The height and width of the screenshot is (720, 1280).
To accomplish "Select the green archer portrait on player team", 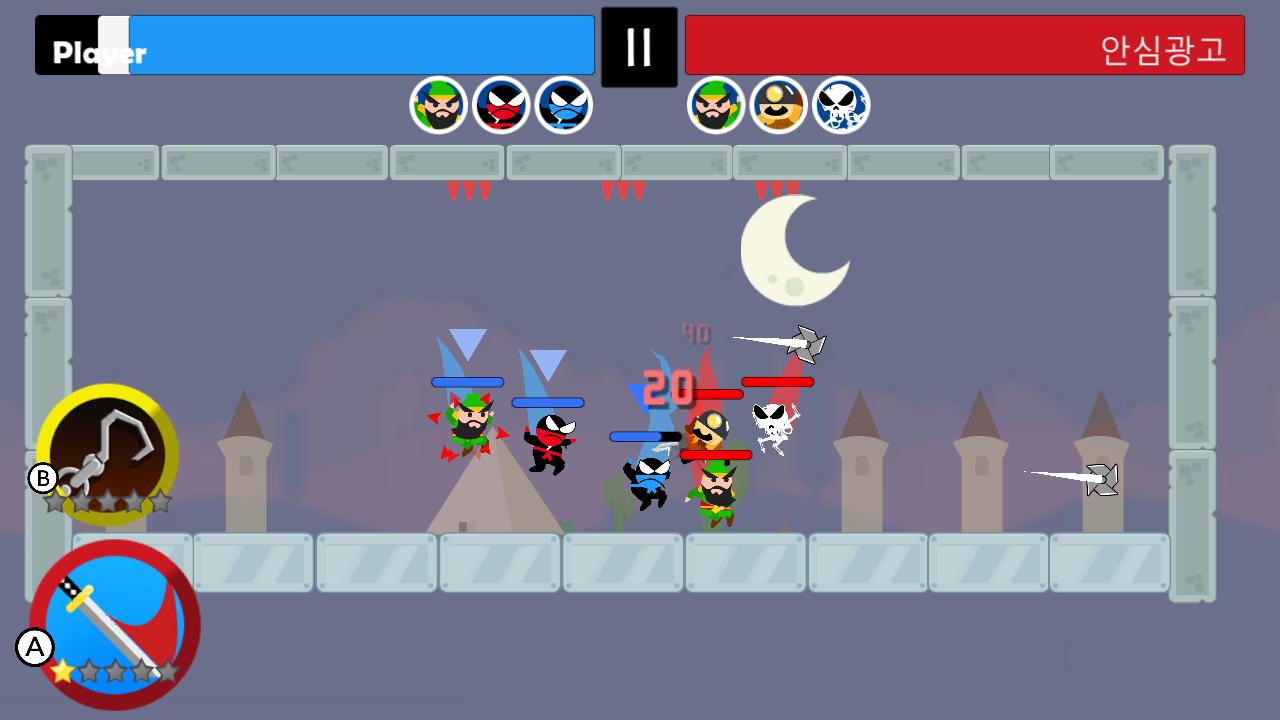I will tap(440, 105).
